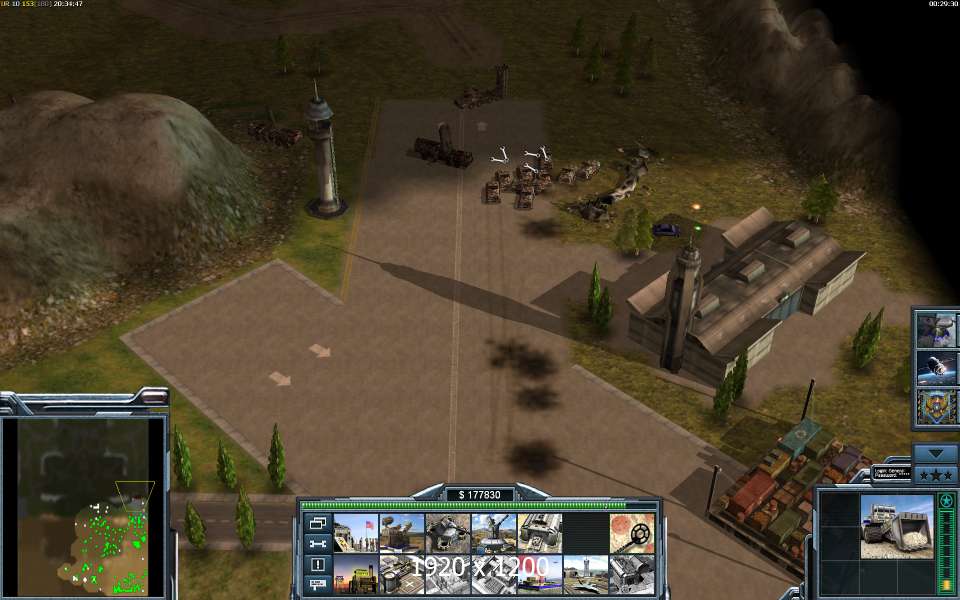Screen dimensions: 960x600
Task: Activate the mine detector command icon
Action: pos(632,533)
